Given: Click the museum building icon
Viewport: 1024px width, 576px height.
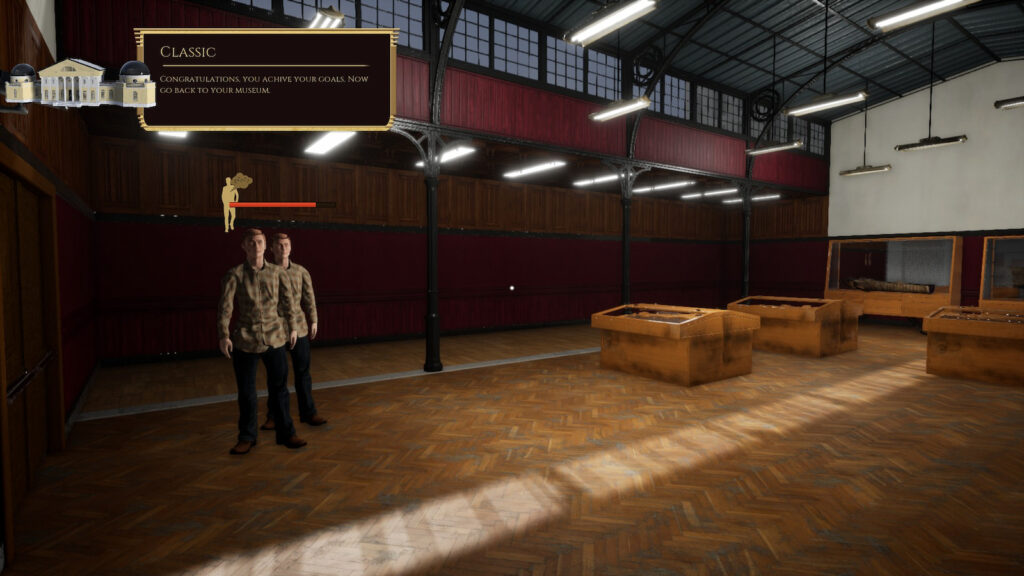Looking at the screenshot, I should click(80, 84).
